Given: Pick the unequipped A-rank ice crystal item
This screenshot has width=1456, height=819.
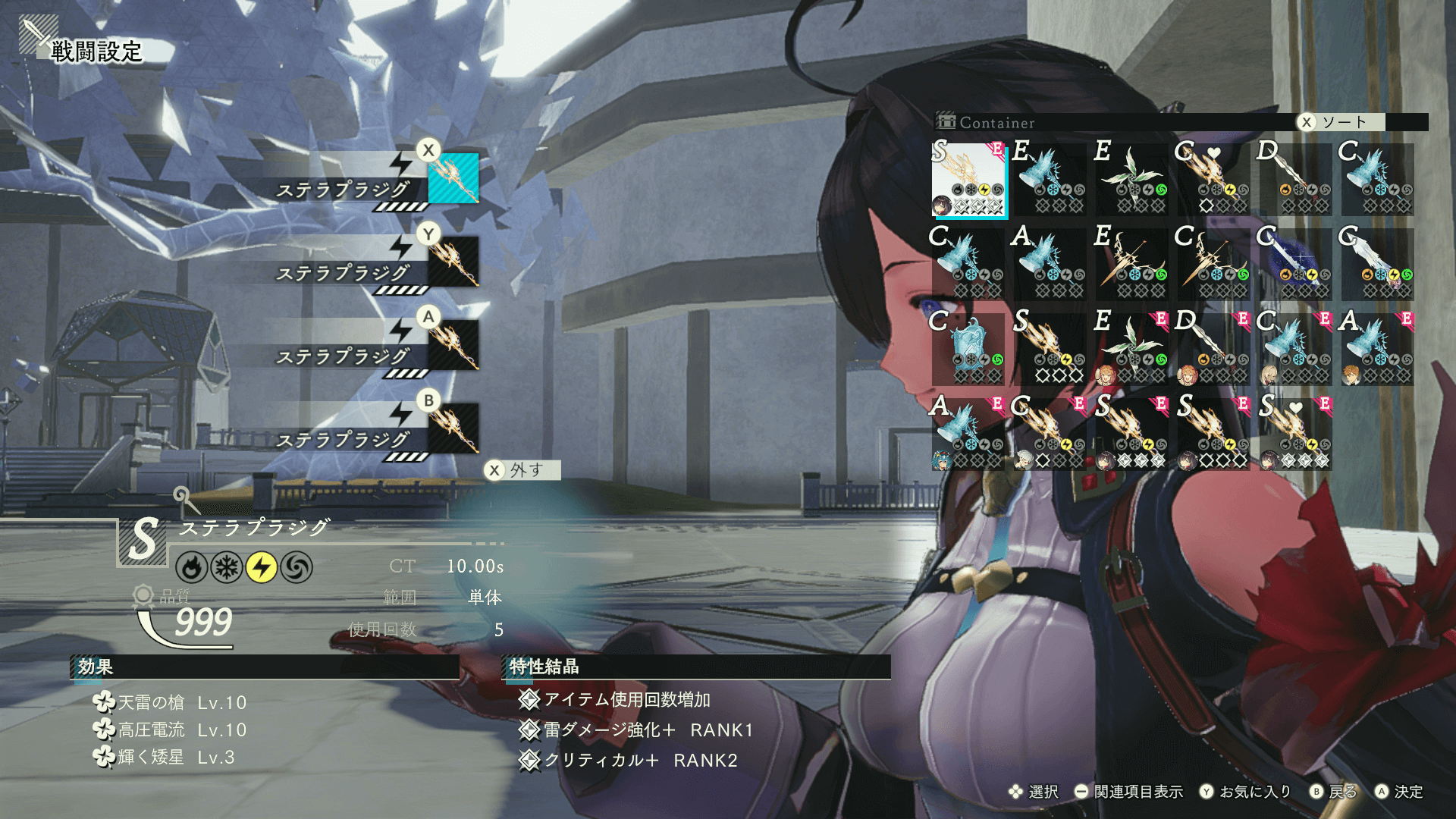Looking at the screenshot, I should tap(1050, 264).
